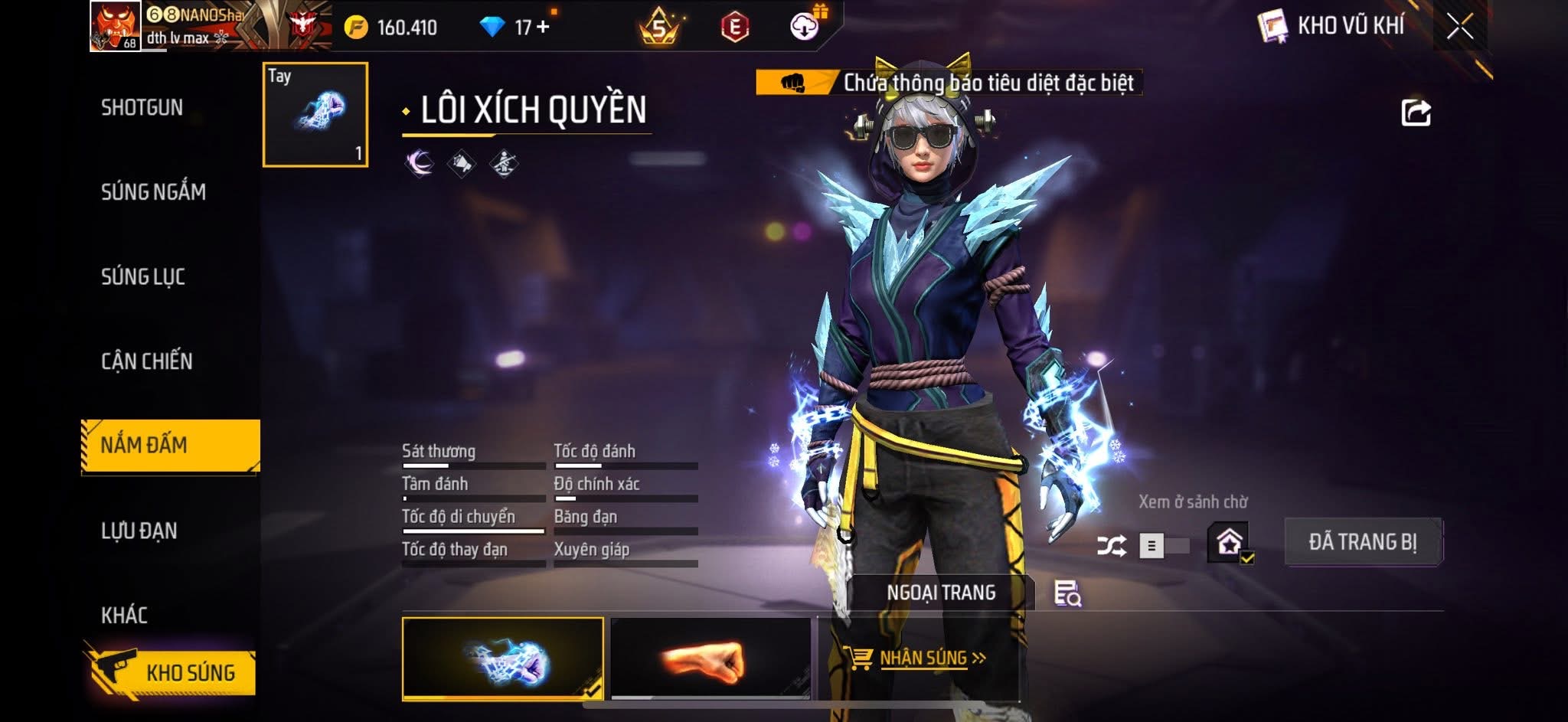The width and height of the screenshot is (1568, 722).
Task: Open the search list icon beside NGOẠI TRANG
Action: tap(1067, 593)
